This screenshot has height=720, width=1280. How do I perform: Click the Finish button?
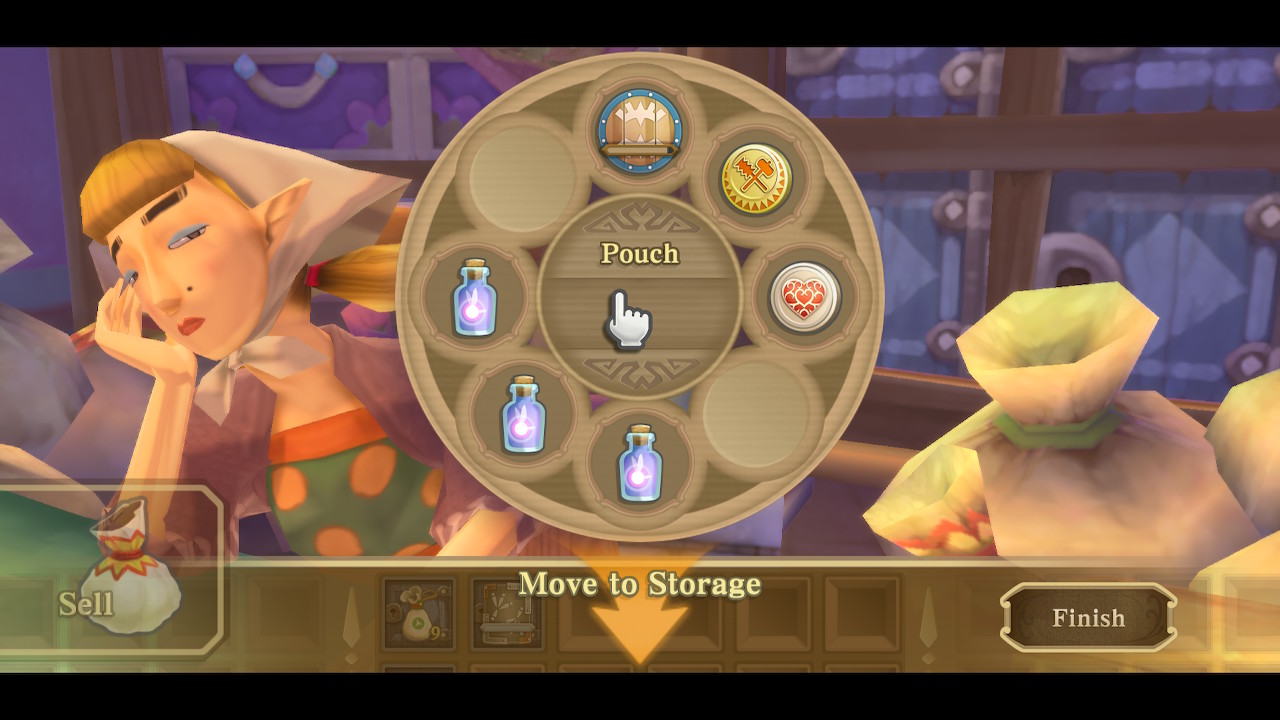1088,618
